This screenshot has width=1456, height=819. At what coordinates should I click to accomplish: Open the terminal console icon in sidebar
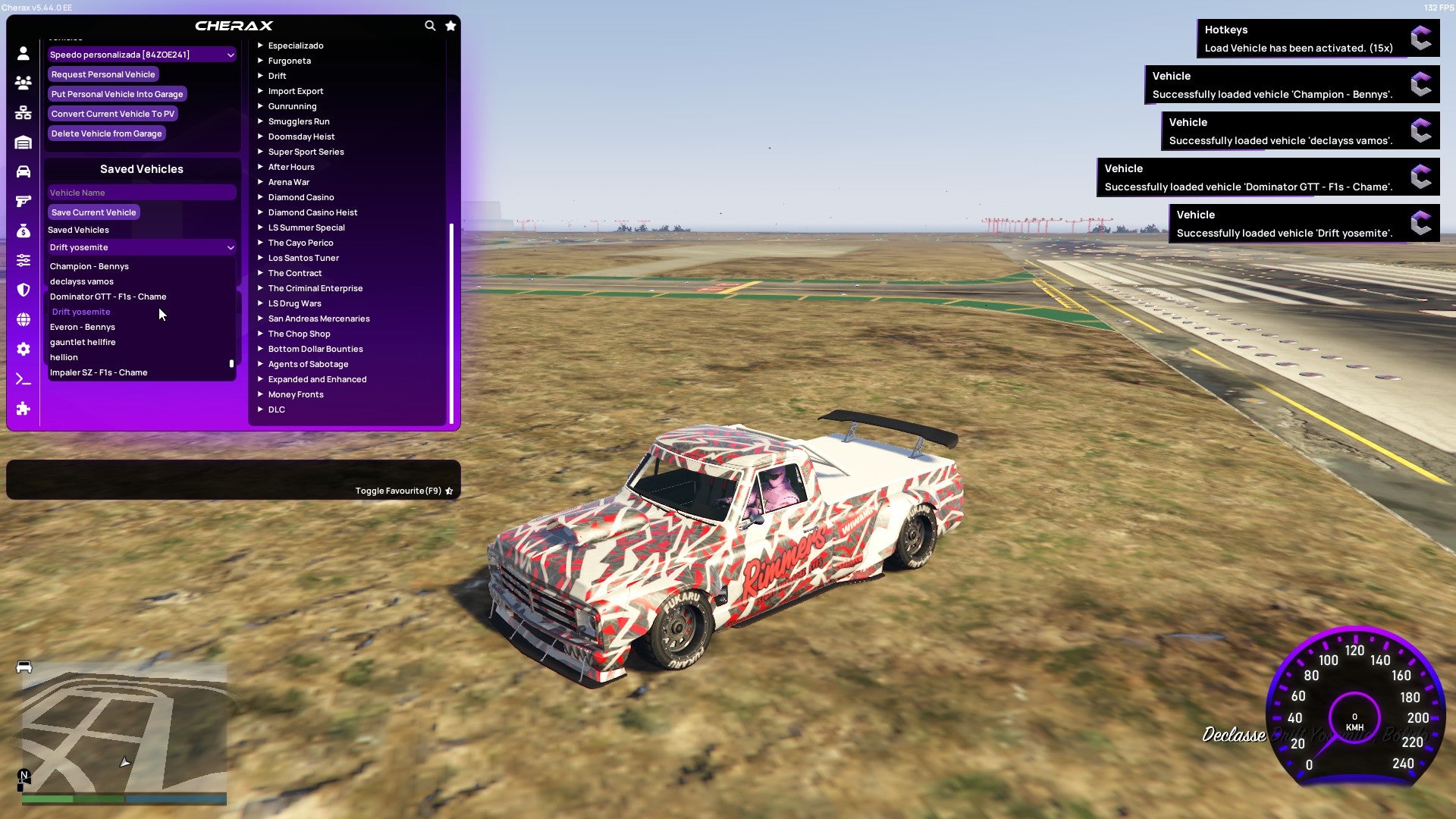[x=23, y=378]
